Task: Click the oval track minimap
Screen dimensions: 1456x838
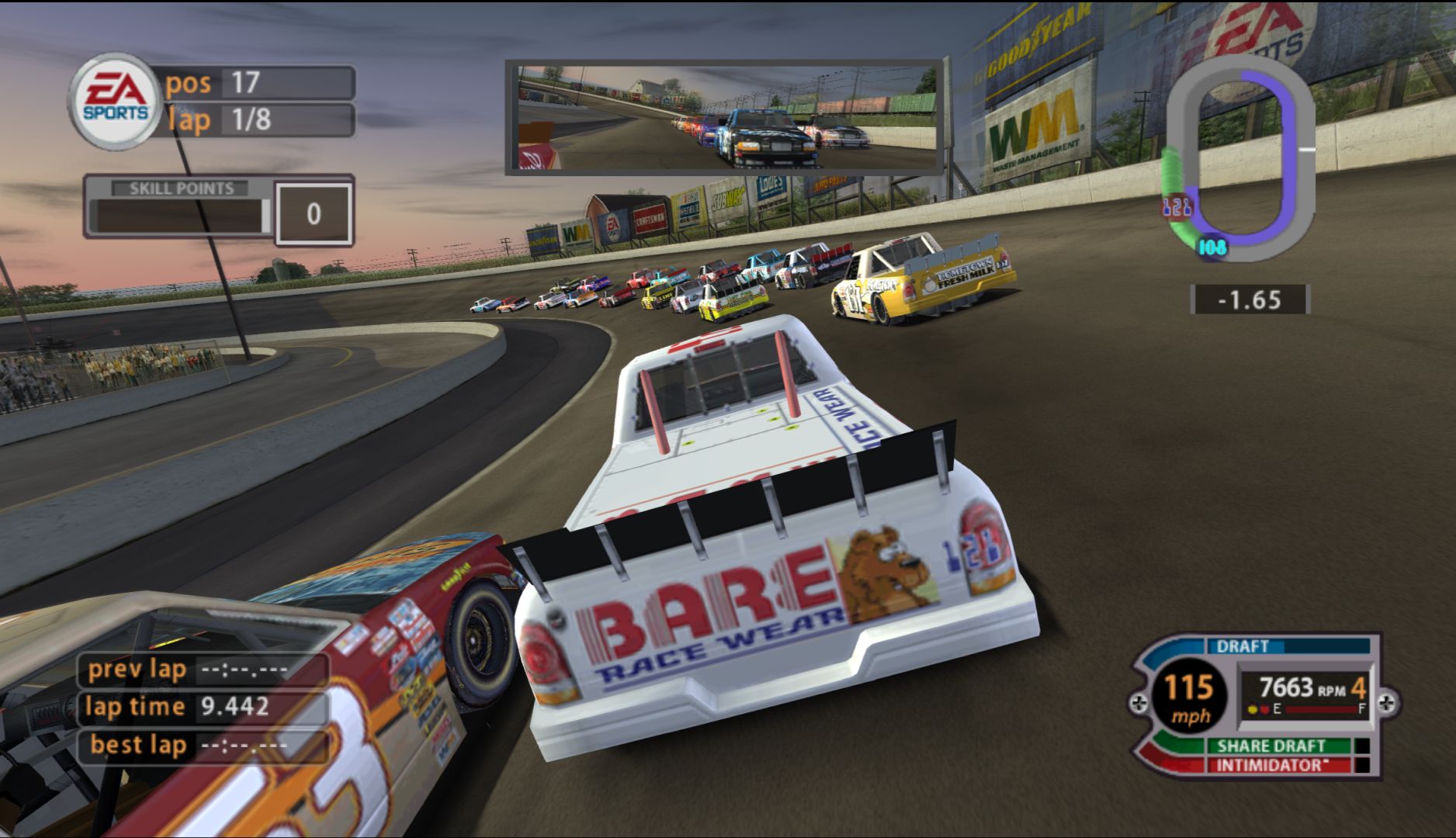Action: point(1239,159)
